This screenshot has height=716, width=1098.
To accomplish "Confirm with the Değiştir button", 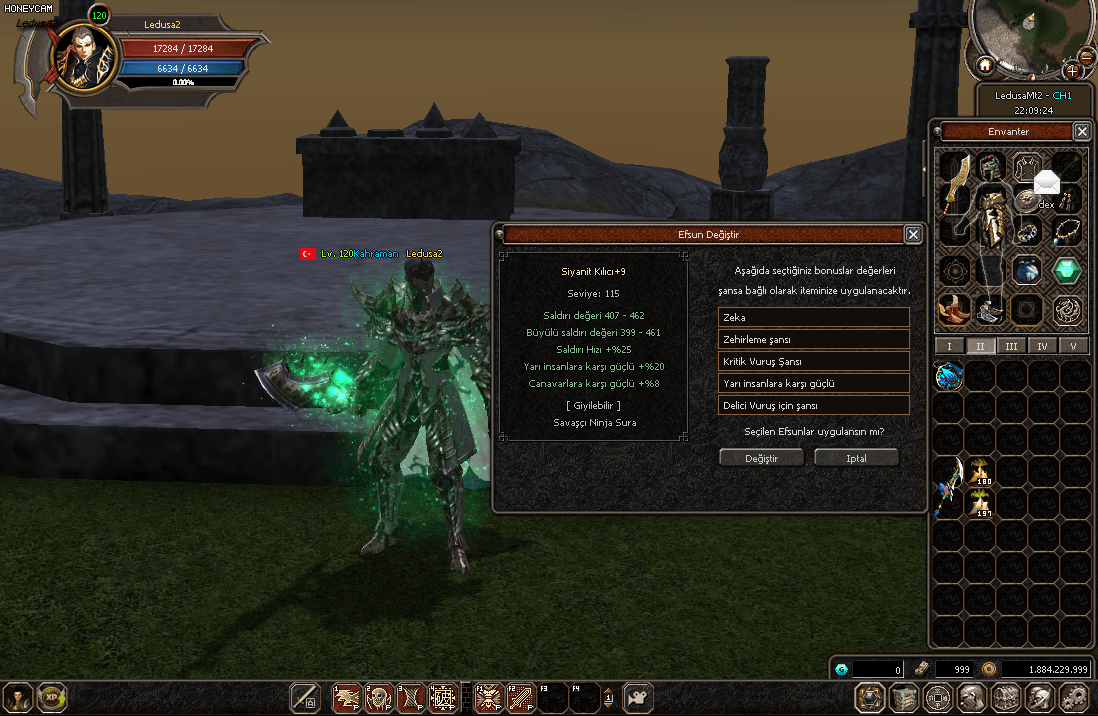I will 761,458.
